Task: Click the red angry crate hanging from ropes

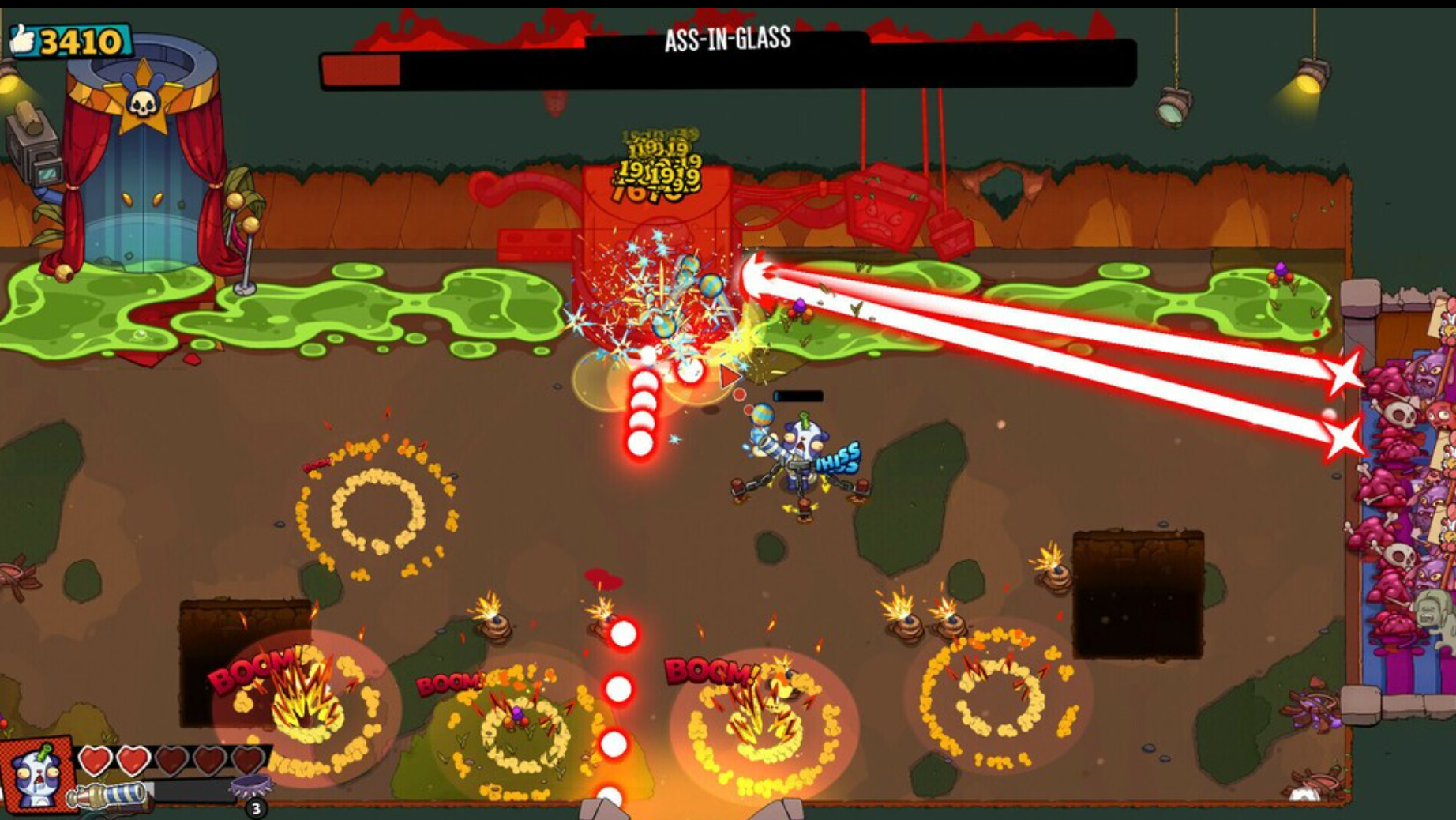Action: 884,207
